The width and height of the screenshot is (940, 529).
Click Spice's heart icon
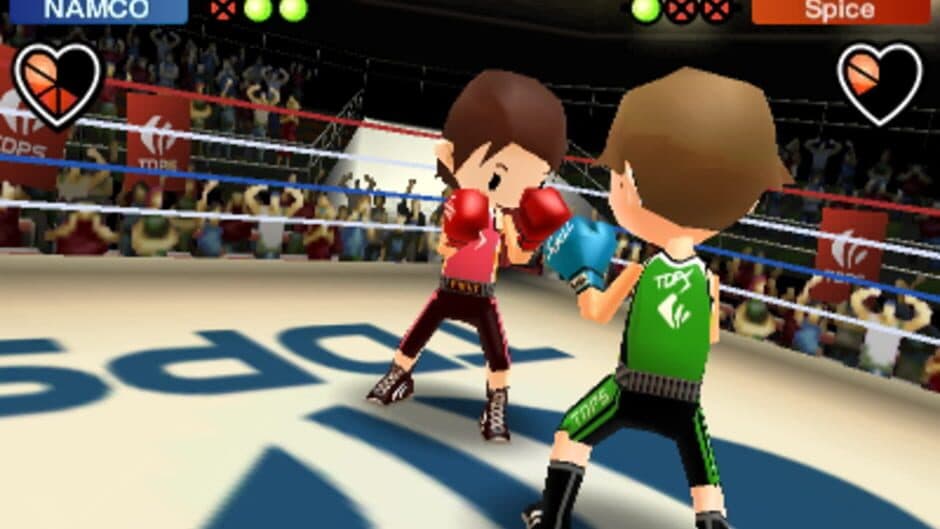tap(879, 83)
